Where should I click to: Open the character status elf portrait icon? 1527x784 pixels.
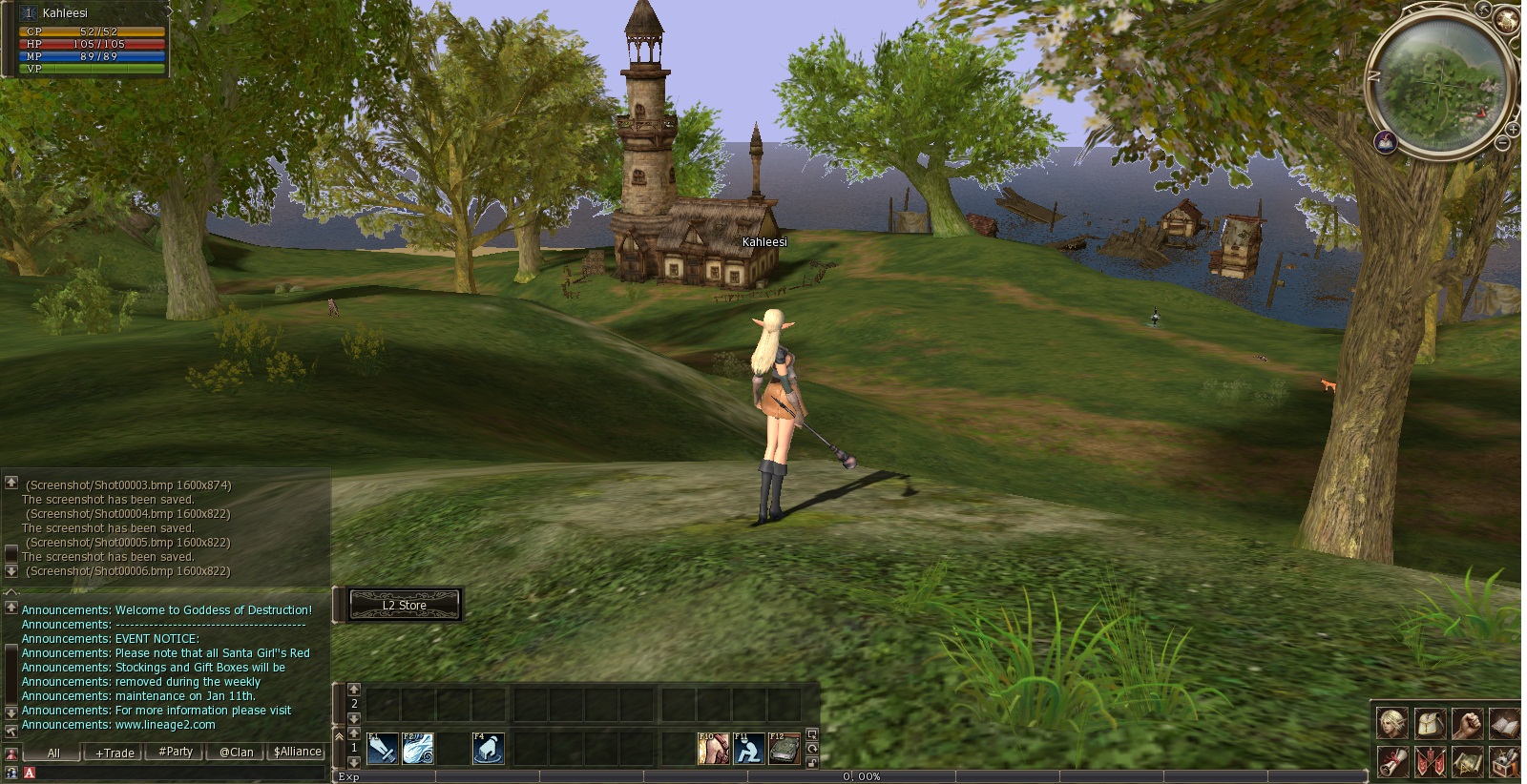(1392, 724)
